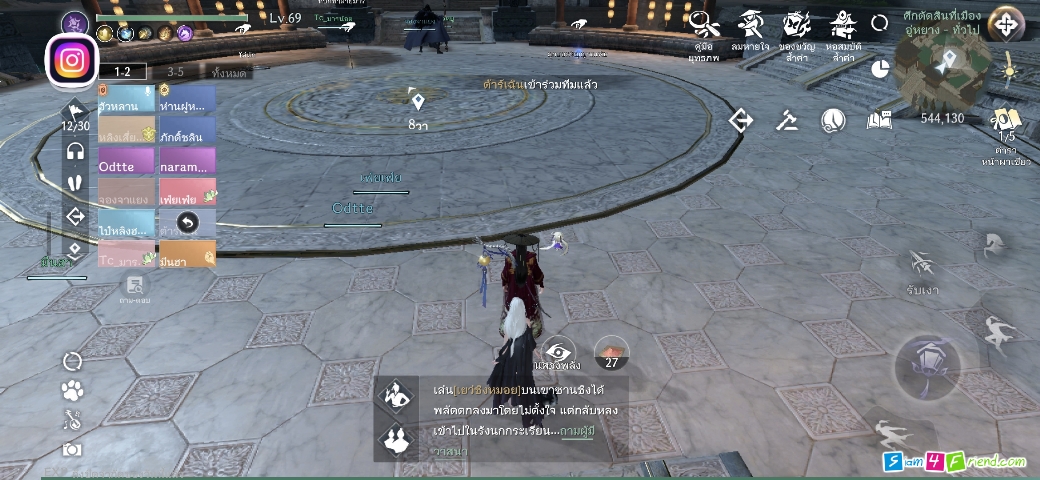Switch to the 3-5 team tab
The image size is (1040, 480).
pos(175,72)
